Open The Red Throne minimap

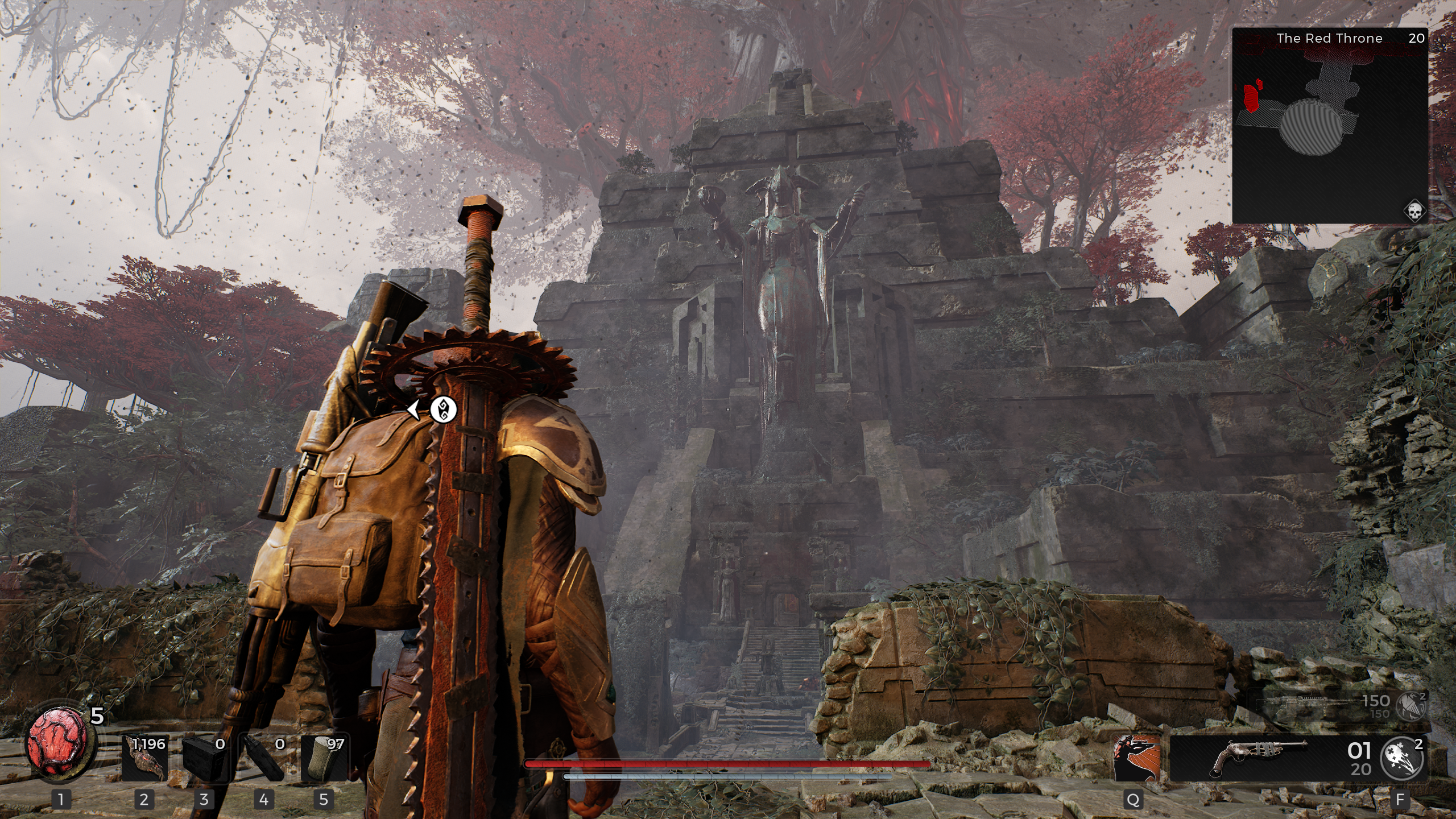(x=1329, y=125)
